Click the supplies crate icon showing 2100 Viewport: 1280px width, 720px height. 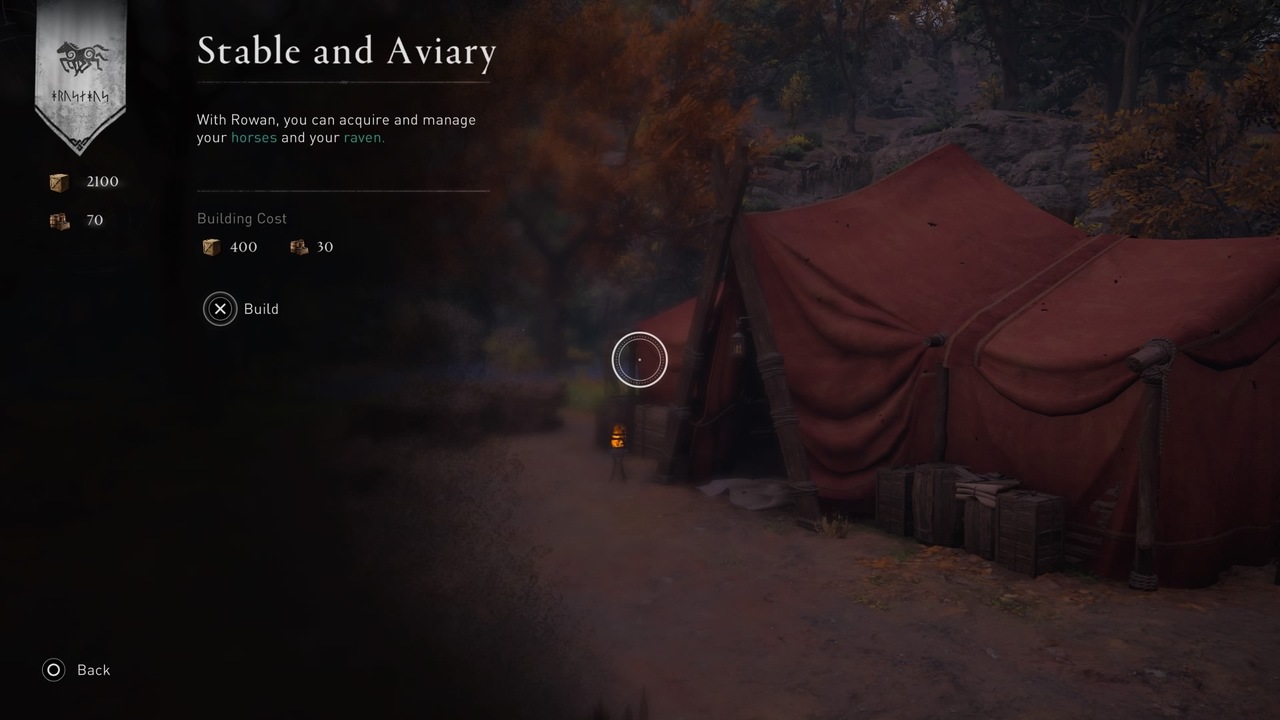point(57,181)
